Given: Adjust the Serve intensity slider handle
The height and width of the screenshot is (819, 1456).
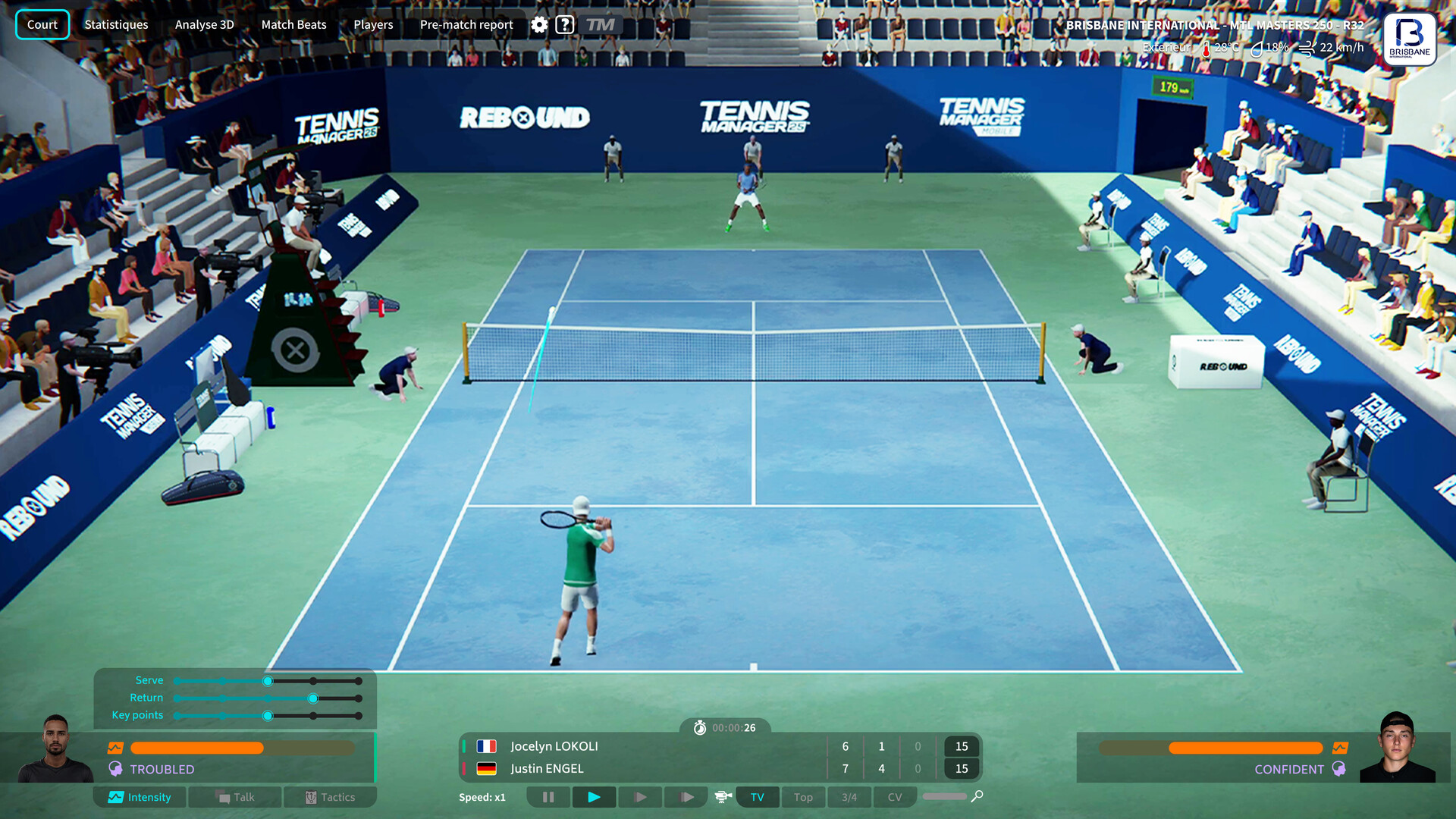Looking at the screenshot, I should [x=267, y=680].
